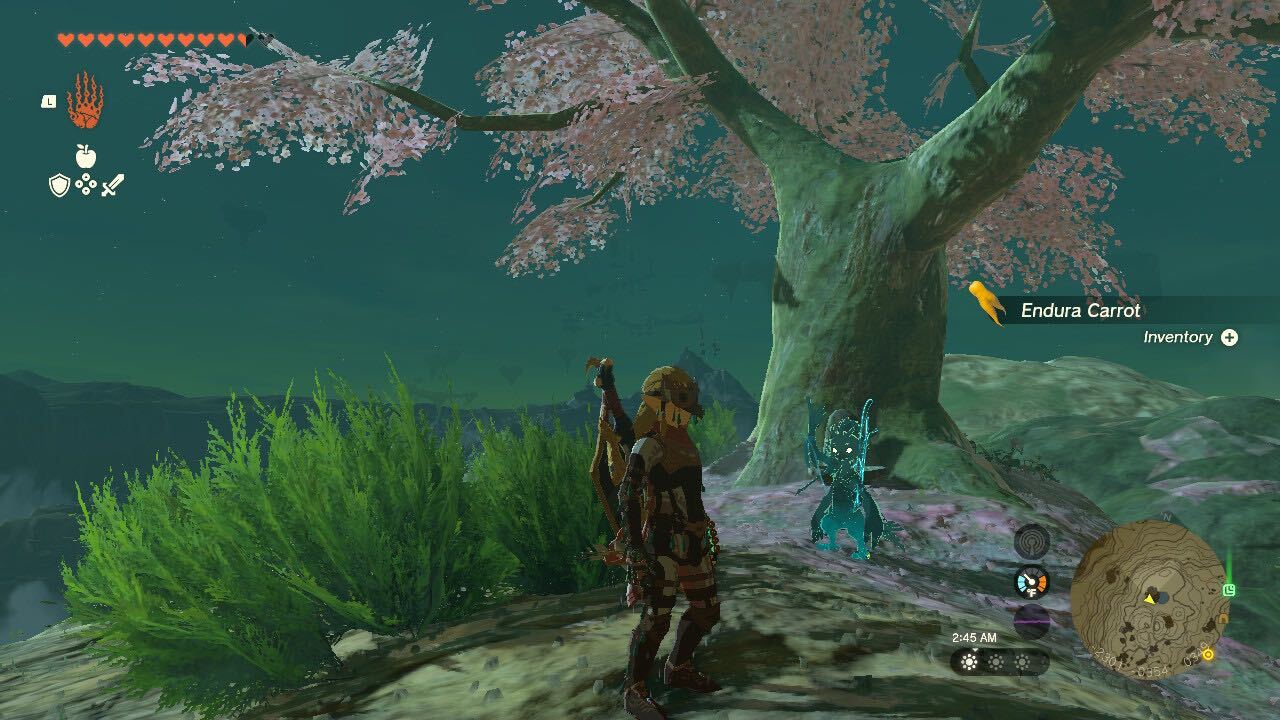Open the purple aurora weather indicator
The image size is (1280, 720).
click(1031, 619)
